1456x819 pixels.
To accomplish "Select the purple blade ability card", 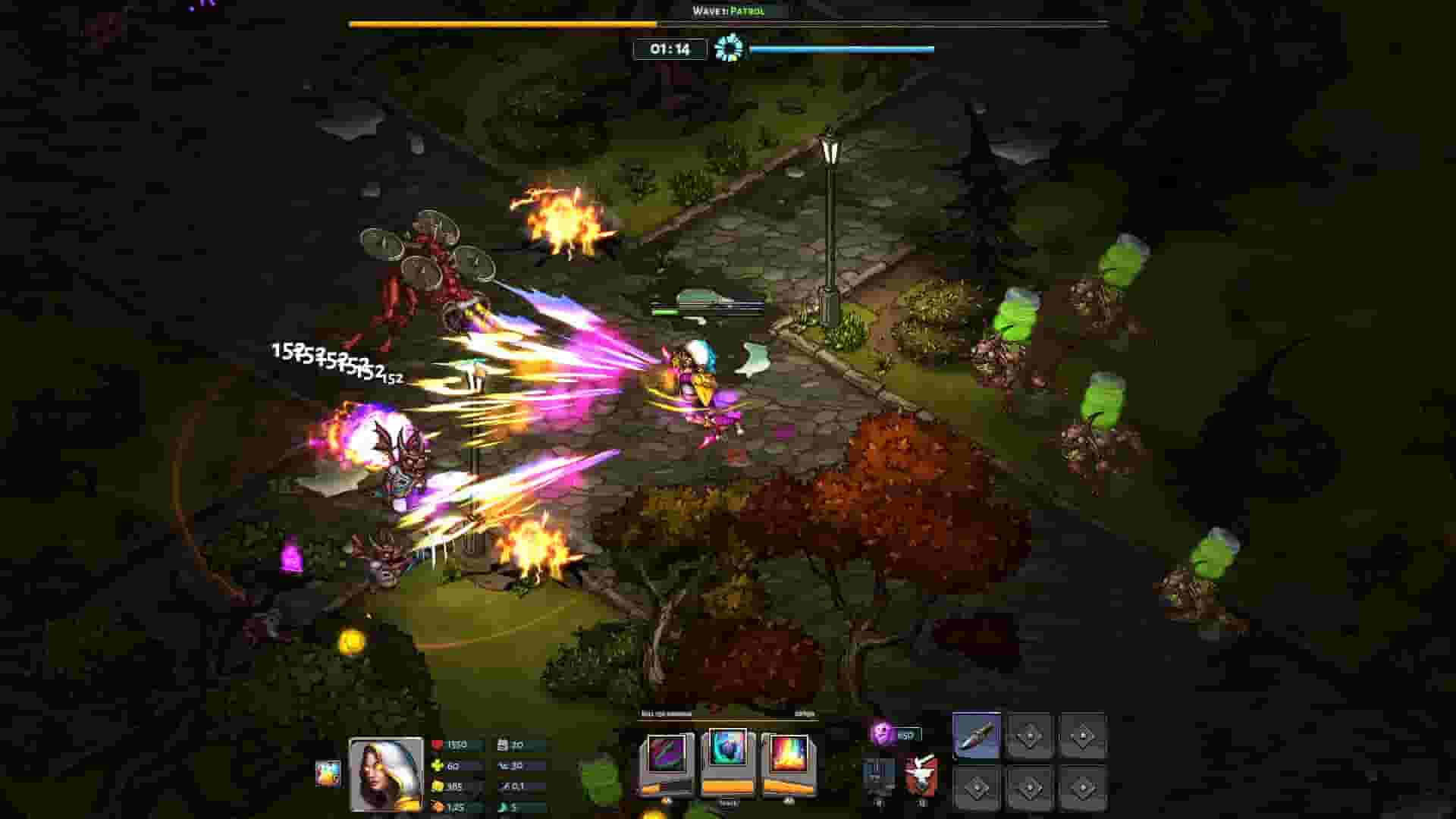I will point(666,752).
